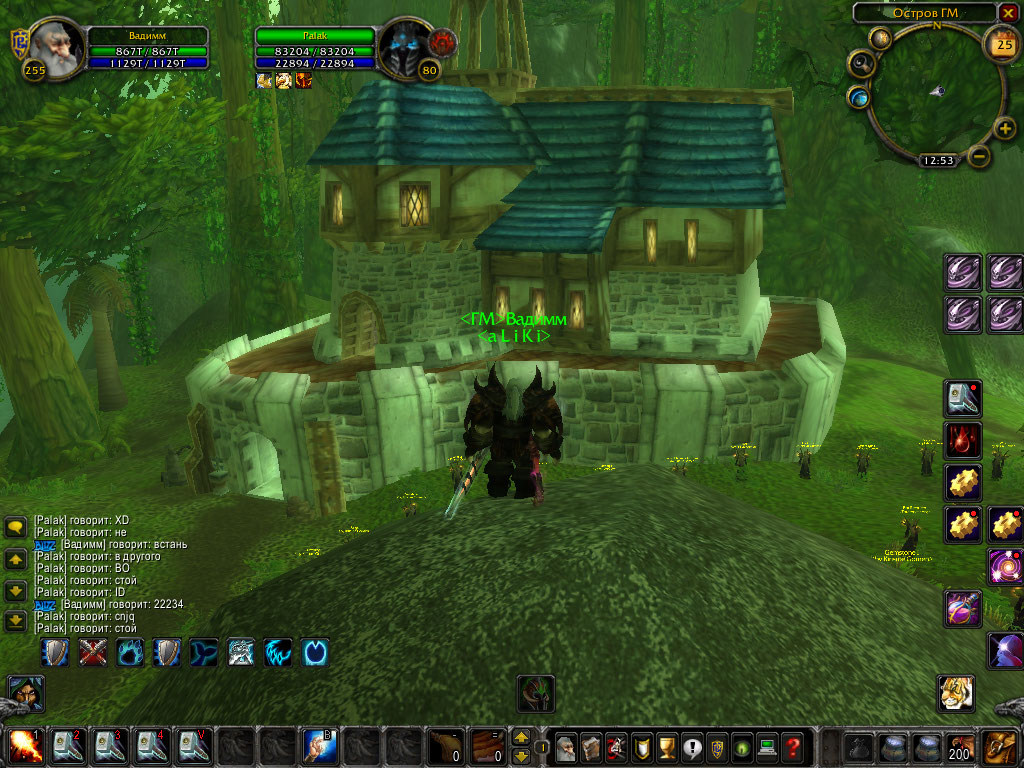Activate the purple galaxy swirl ability
This screenshot has height=768, width=1024.
click(x=1005, y=567)
